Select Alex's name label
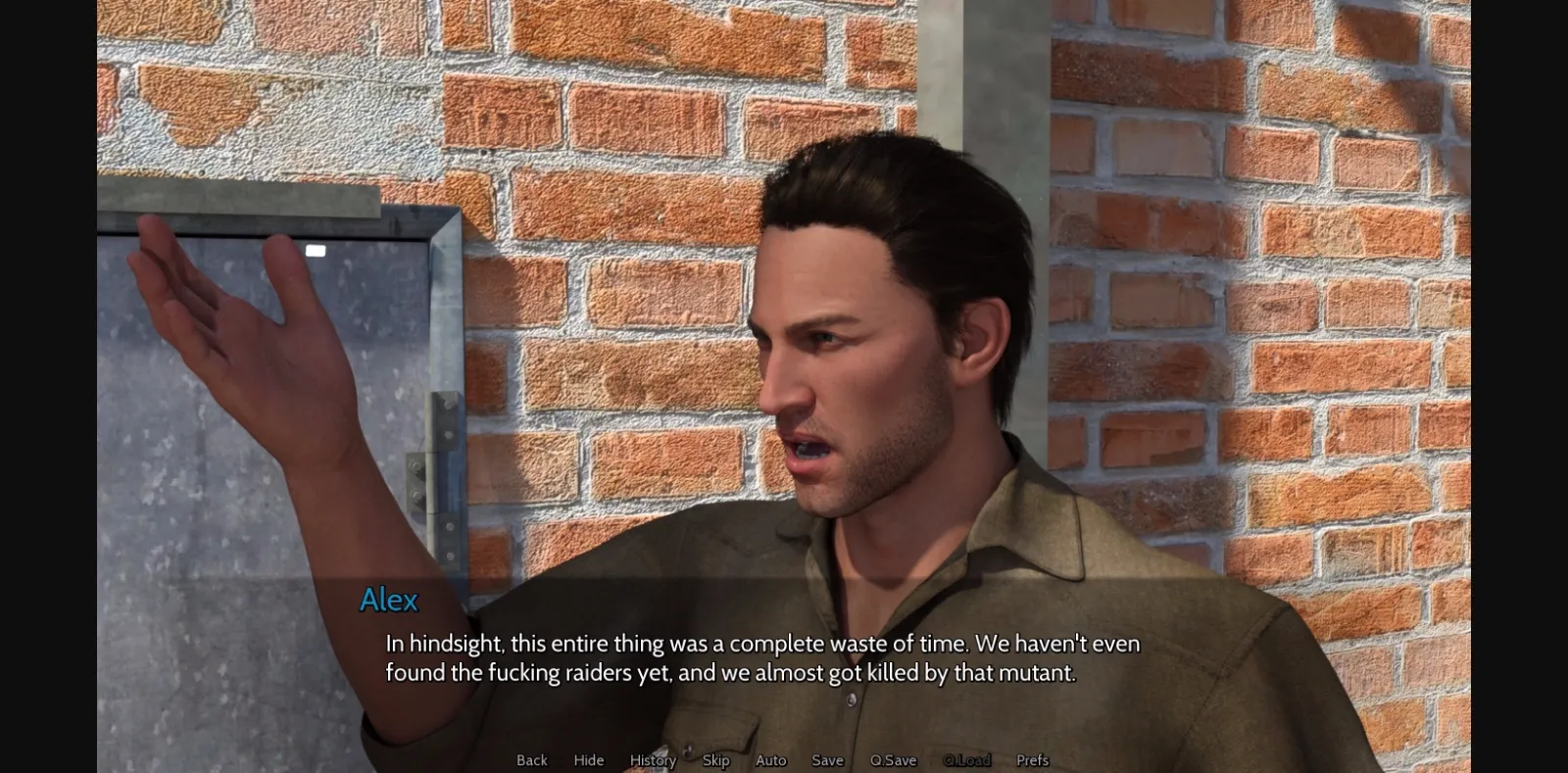This screenshot has width=1568, height=773. 388,600
